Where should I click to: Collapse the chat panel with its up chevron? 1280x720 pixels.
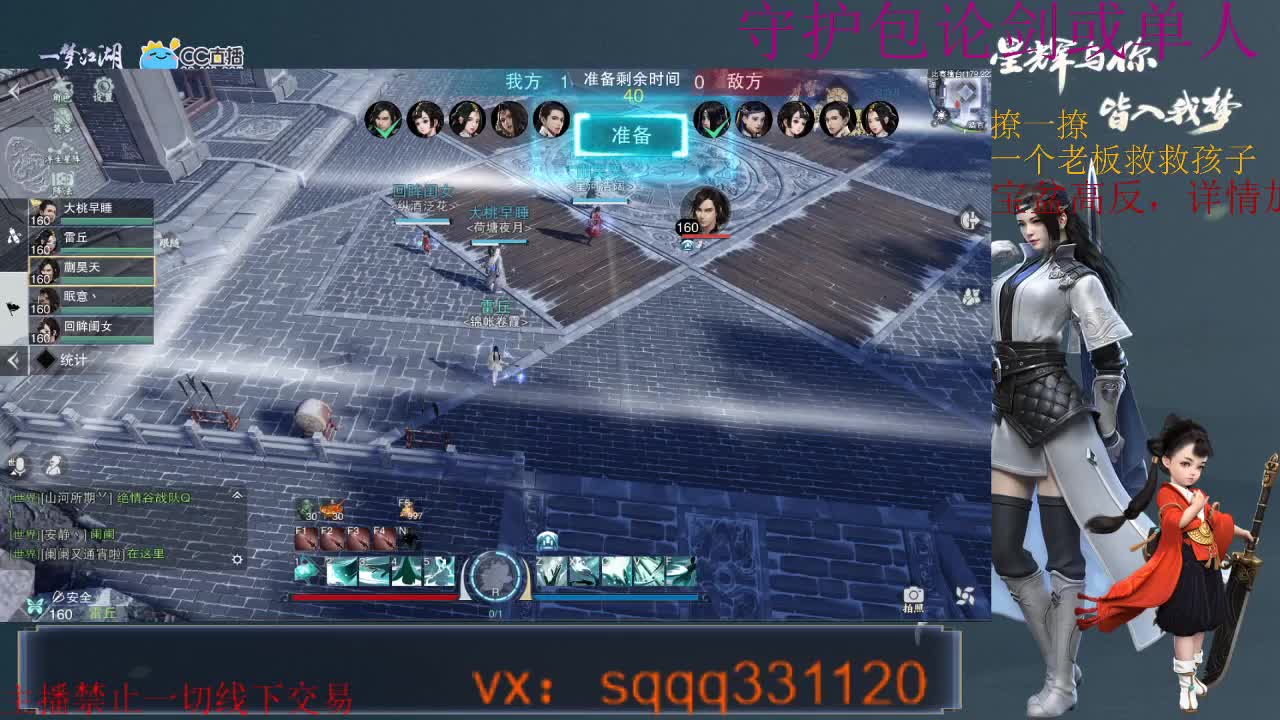(238, 495)
